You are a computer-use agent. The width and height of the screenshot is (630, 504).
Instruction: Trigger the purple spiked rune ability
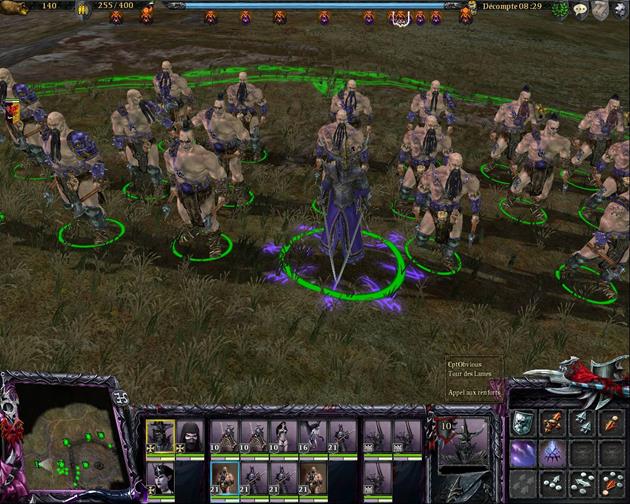(x=552, y=453)
